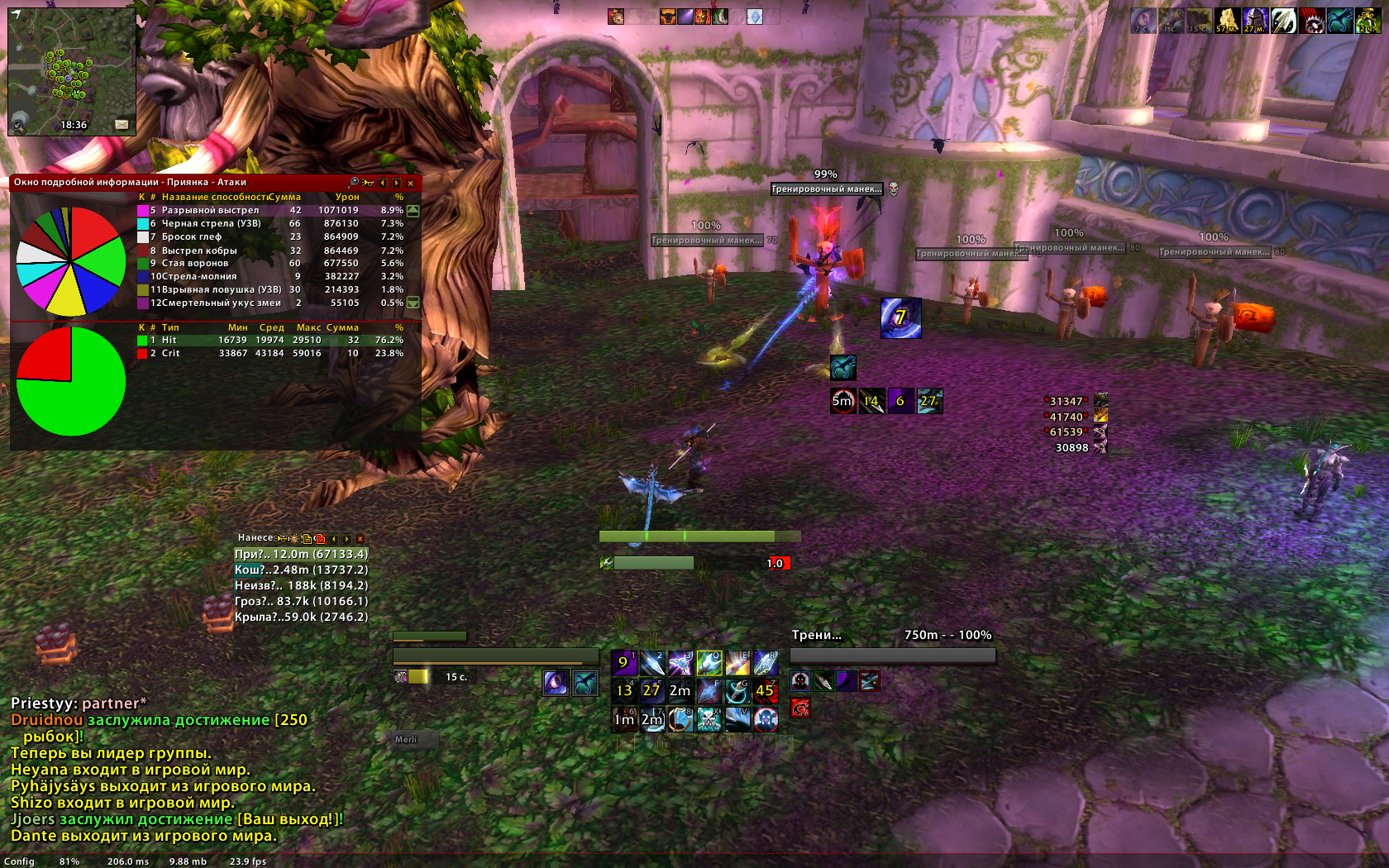The image size is (1389, 868).
Task: Select the Crit row in the hit type table
Action: [x=273, y=353]
